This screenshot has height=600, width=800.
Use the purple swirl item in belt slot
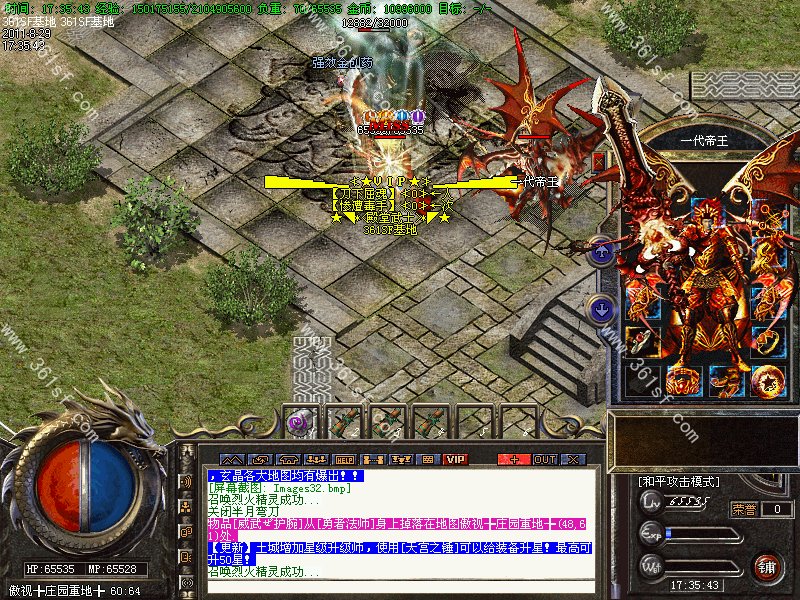click(x=298, y=422)
